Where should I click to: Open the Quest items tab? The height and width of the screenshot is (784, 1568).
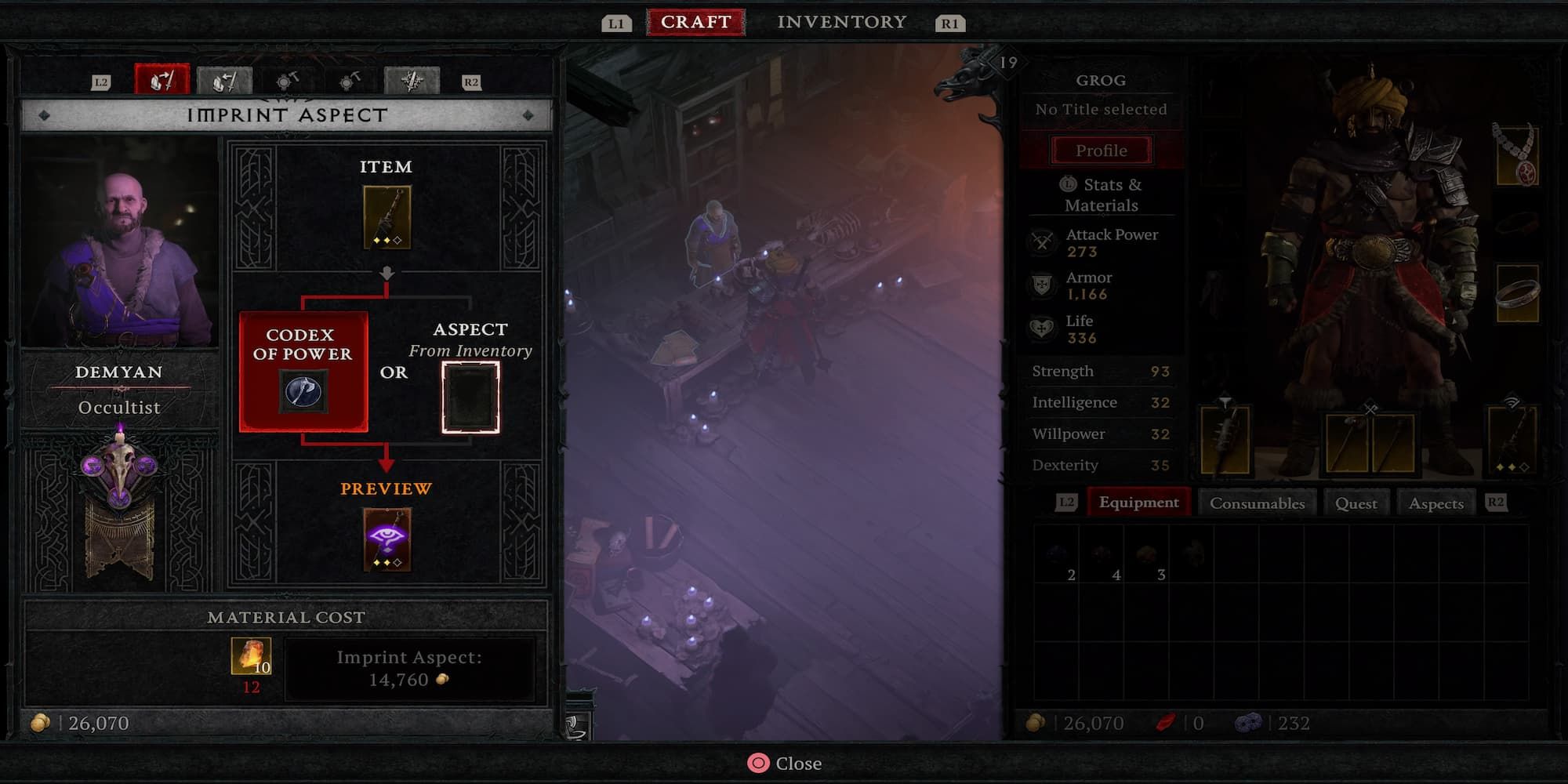[x=1356, y=503]
